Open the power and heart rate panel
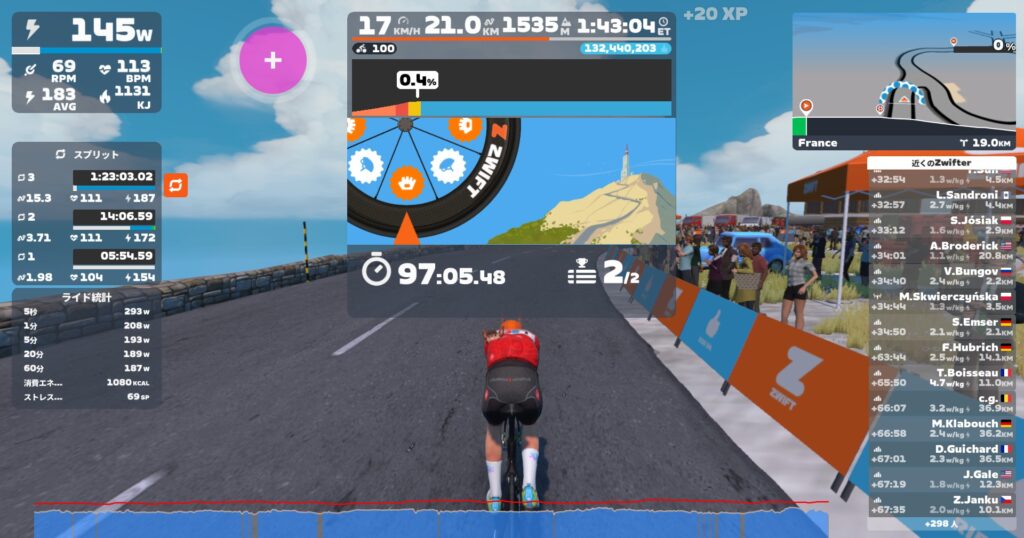Screen dimensions: 1024x538 click(86, 62)
